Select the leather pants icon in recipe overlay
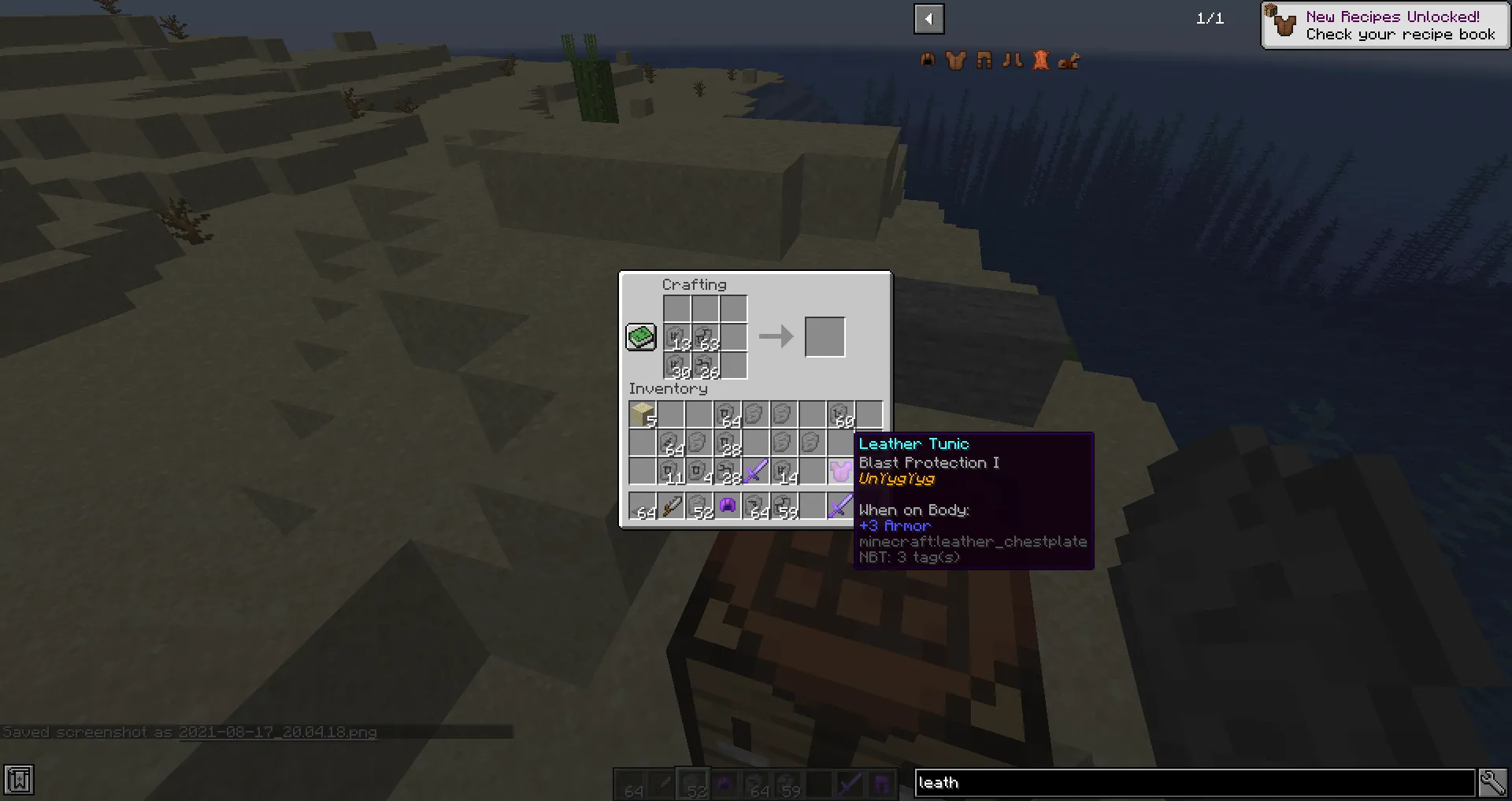1512x801 pixels. [x=984, y=60]
